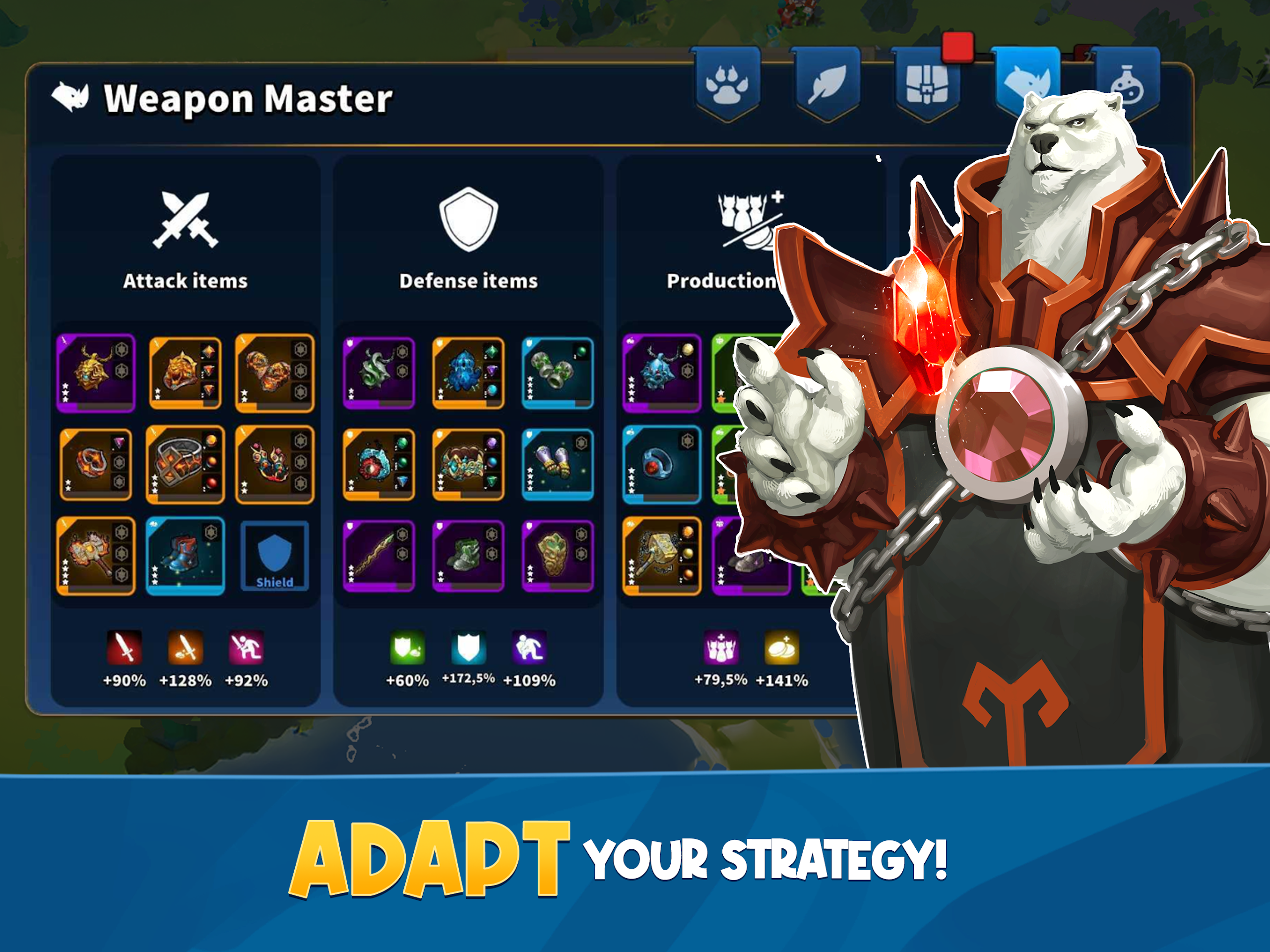Choose the green boots defense item
This screenshot has width=1270, height=952.
[x=468, y=556]
